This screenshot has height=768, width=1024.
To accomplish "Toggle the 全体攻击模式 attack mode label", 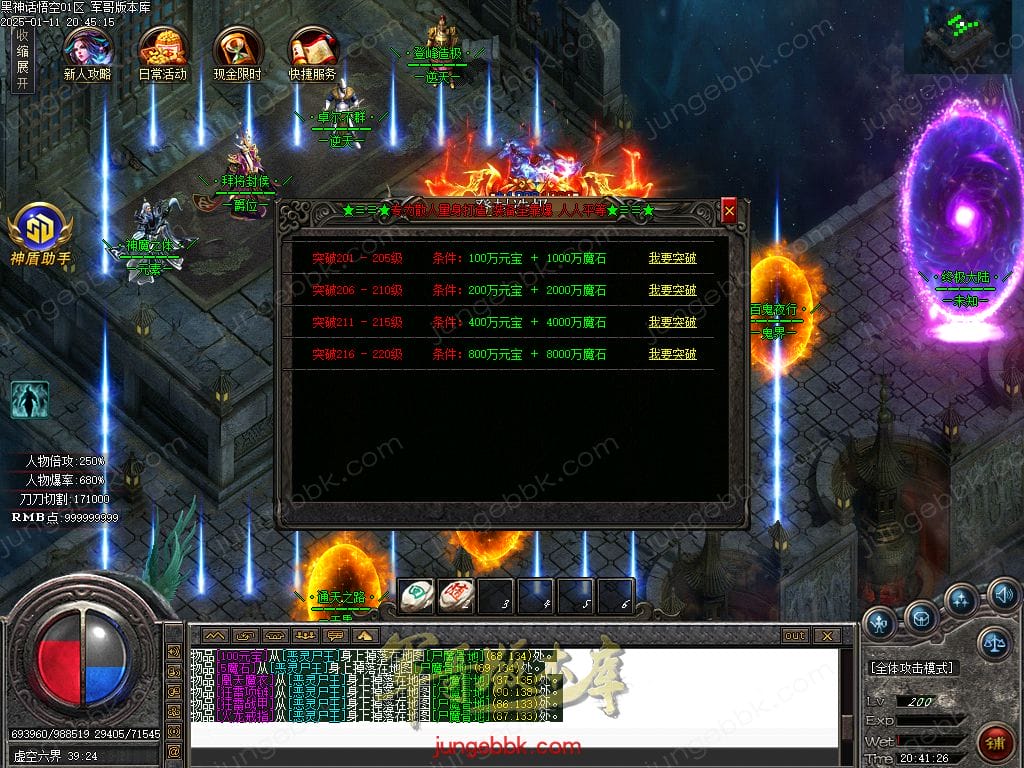I will pyautogui.click(x=912, y=667).
